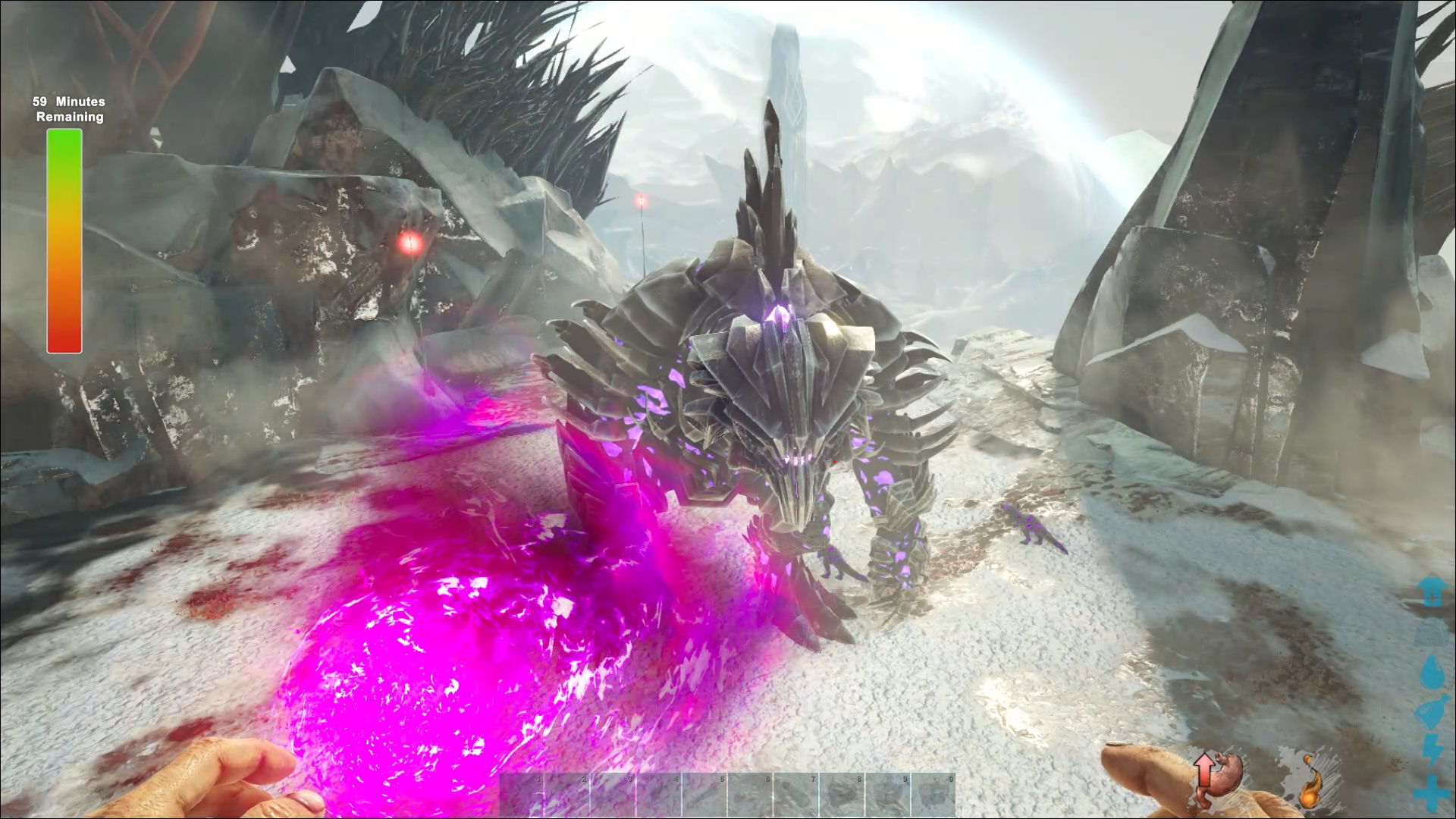Select hotbar slot number 2

pos(568,795)
